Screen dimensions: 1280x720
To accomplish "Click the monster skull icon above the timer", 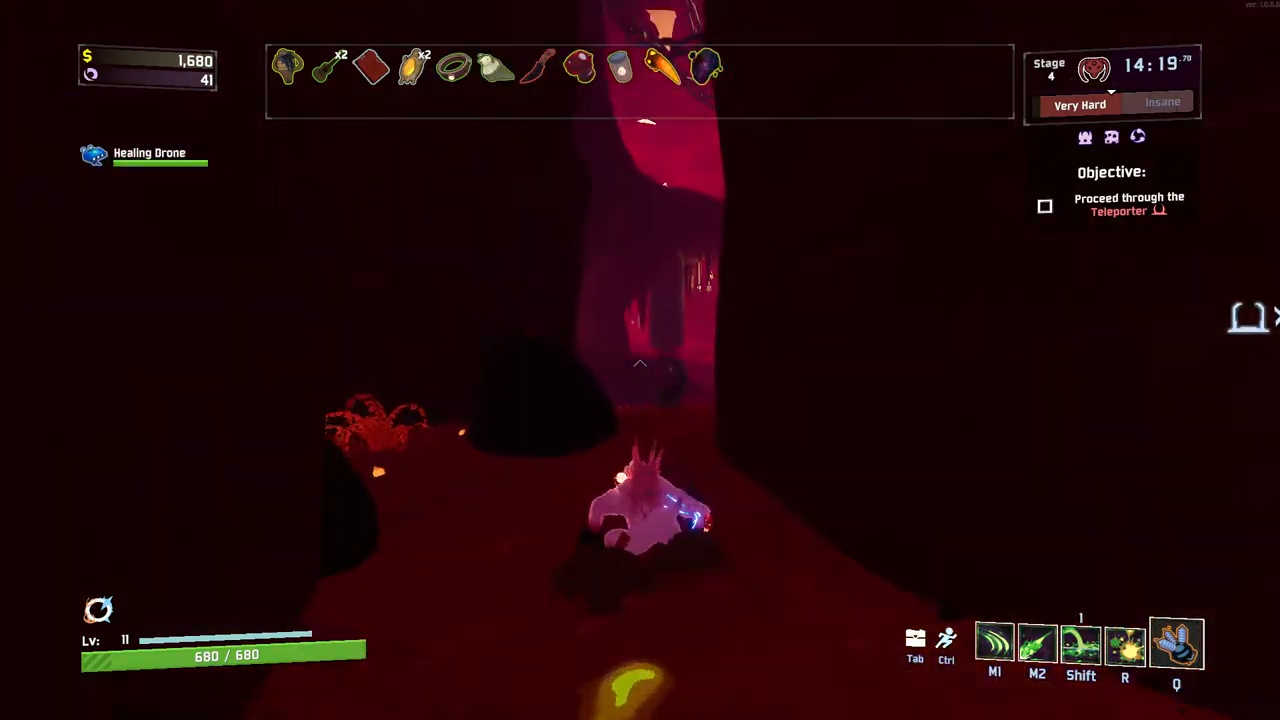I will 1093,68.
